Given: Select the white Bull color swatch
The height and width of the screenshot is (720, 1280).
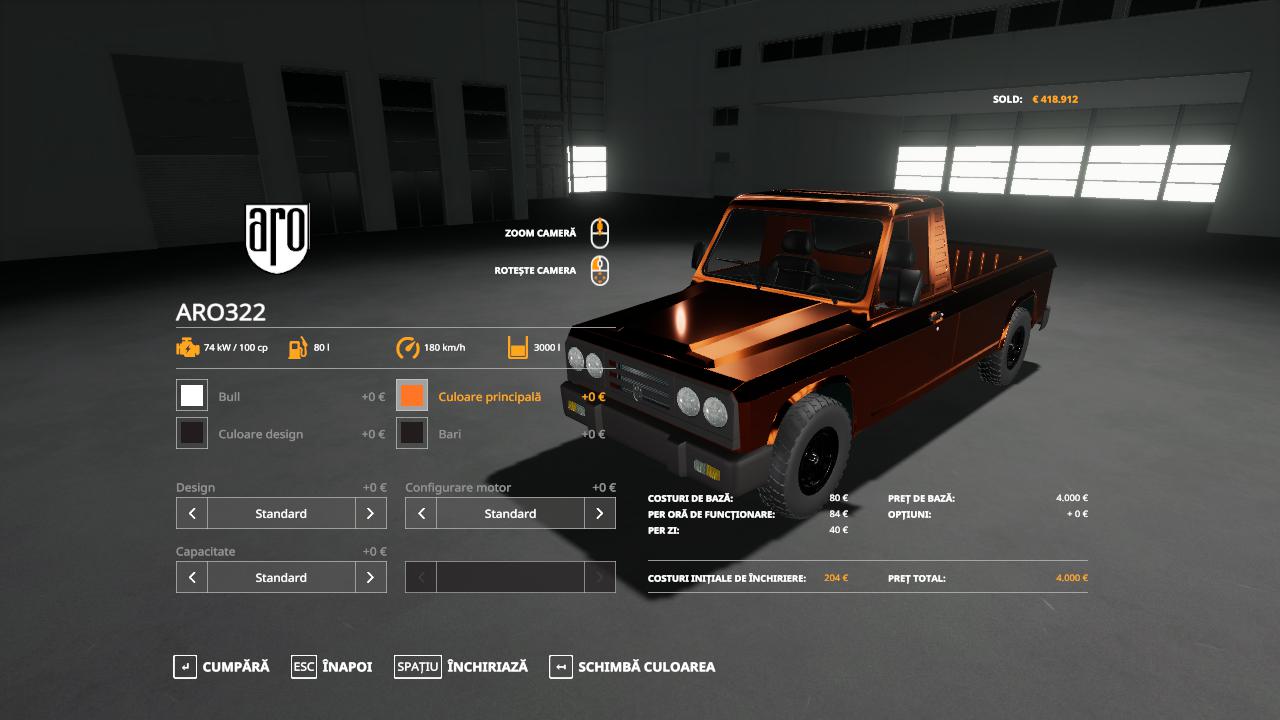Looking at the screenshot, I should 192,396.
